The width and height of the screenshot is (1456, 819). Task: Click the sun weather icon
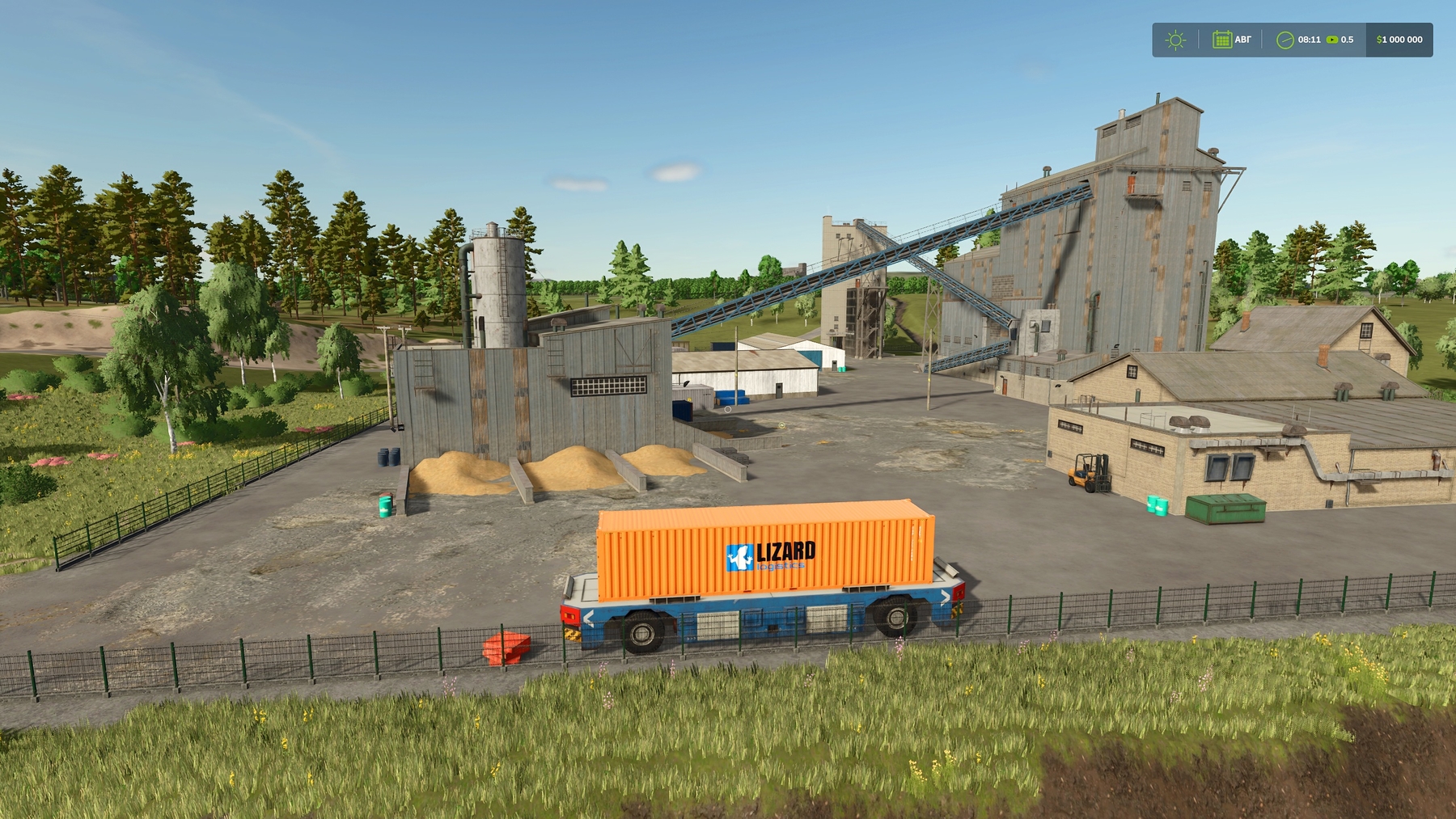coord(1175,39)
